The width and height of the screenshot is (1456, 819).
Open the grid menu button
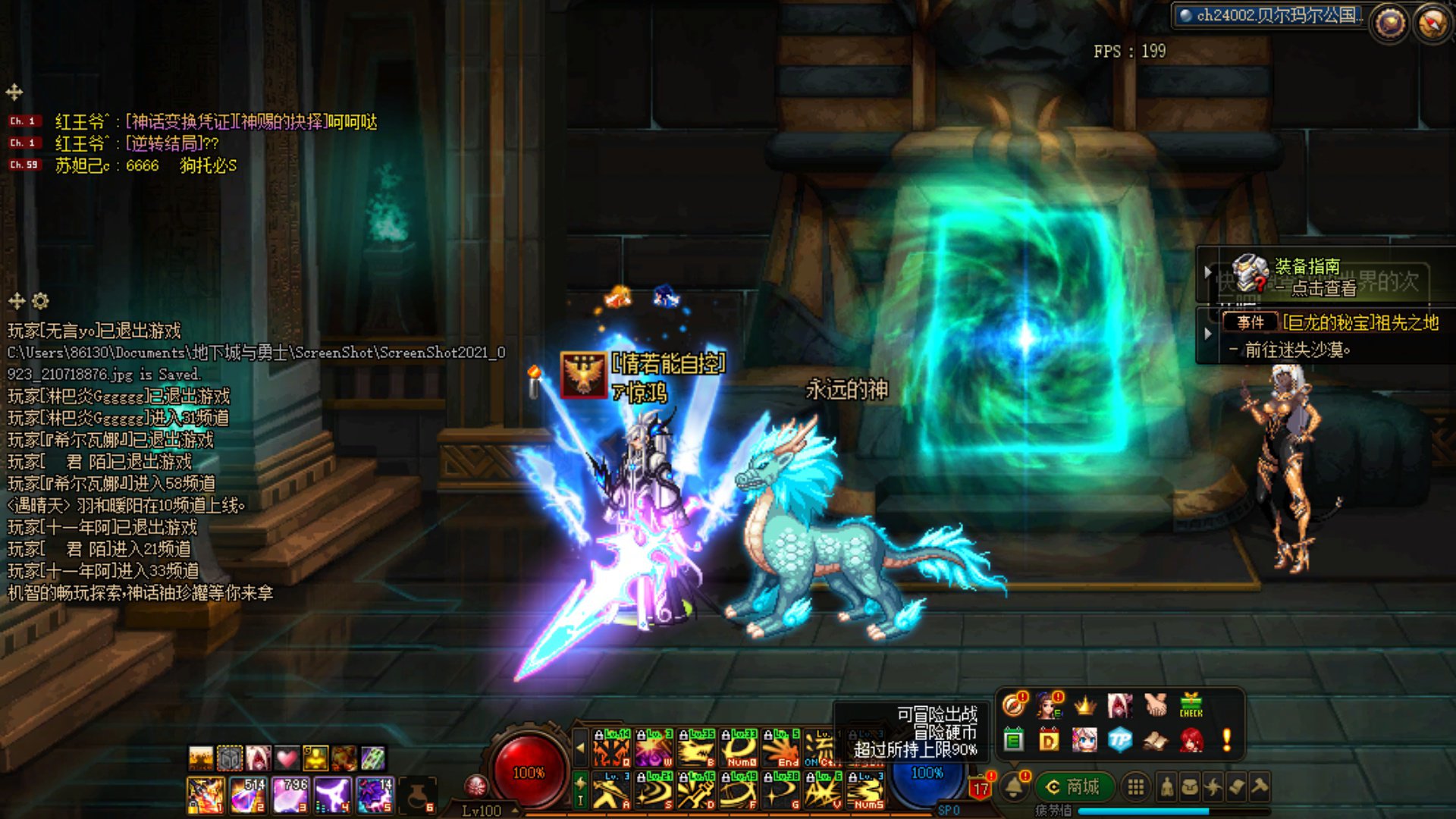coord(1135,788)
